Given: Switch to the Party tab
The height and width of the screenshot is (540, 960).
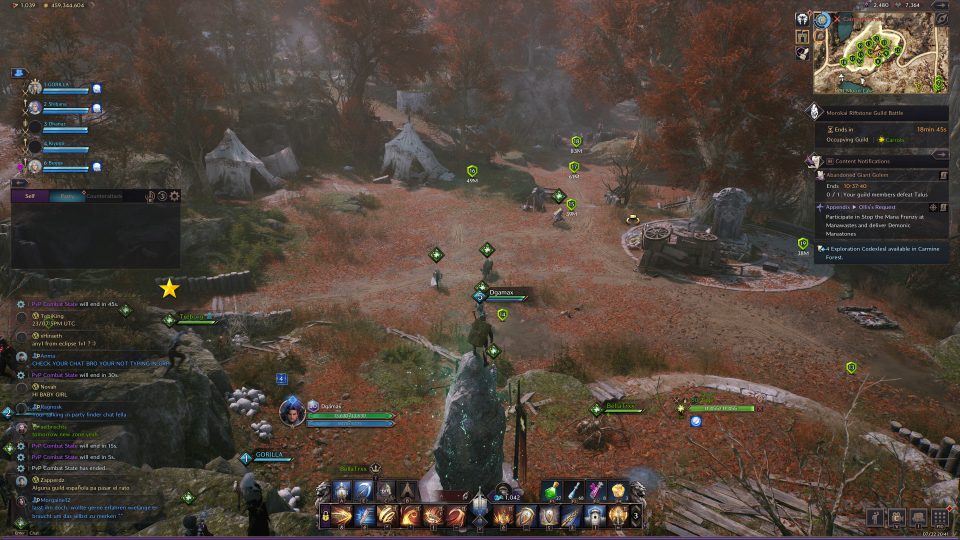Looking at the screenshot, I should click(x=67, y=196).
